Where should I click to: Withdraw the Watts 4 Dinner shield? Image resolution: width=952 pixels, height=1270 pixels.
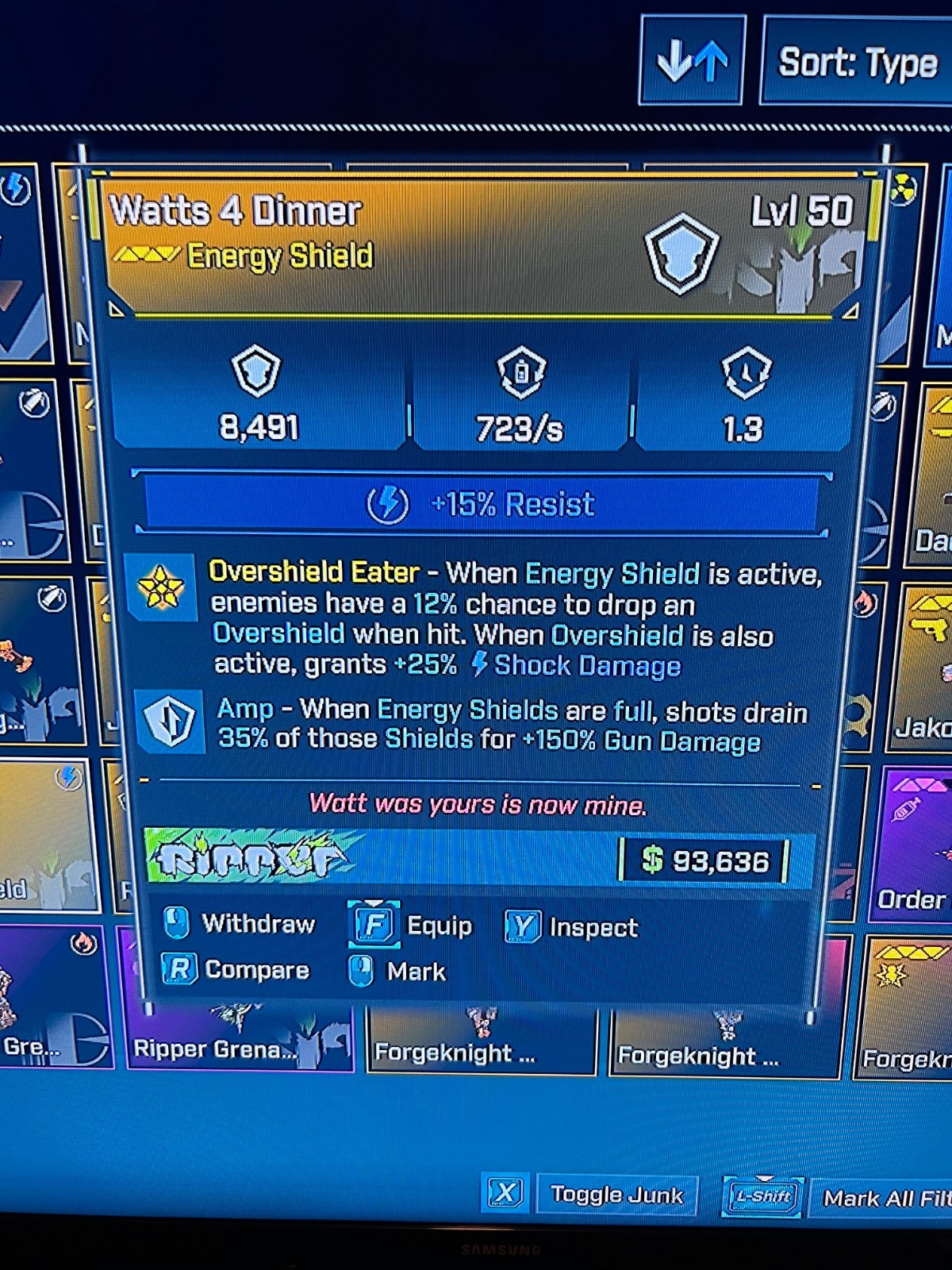pos(240,924)
